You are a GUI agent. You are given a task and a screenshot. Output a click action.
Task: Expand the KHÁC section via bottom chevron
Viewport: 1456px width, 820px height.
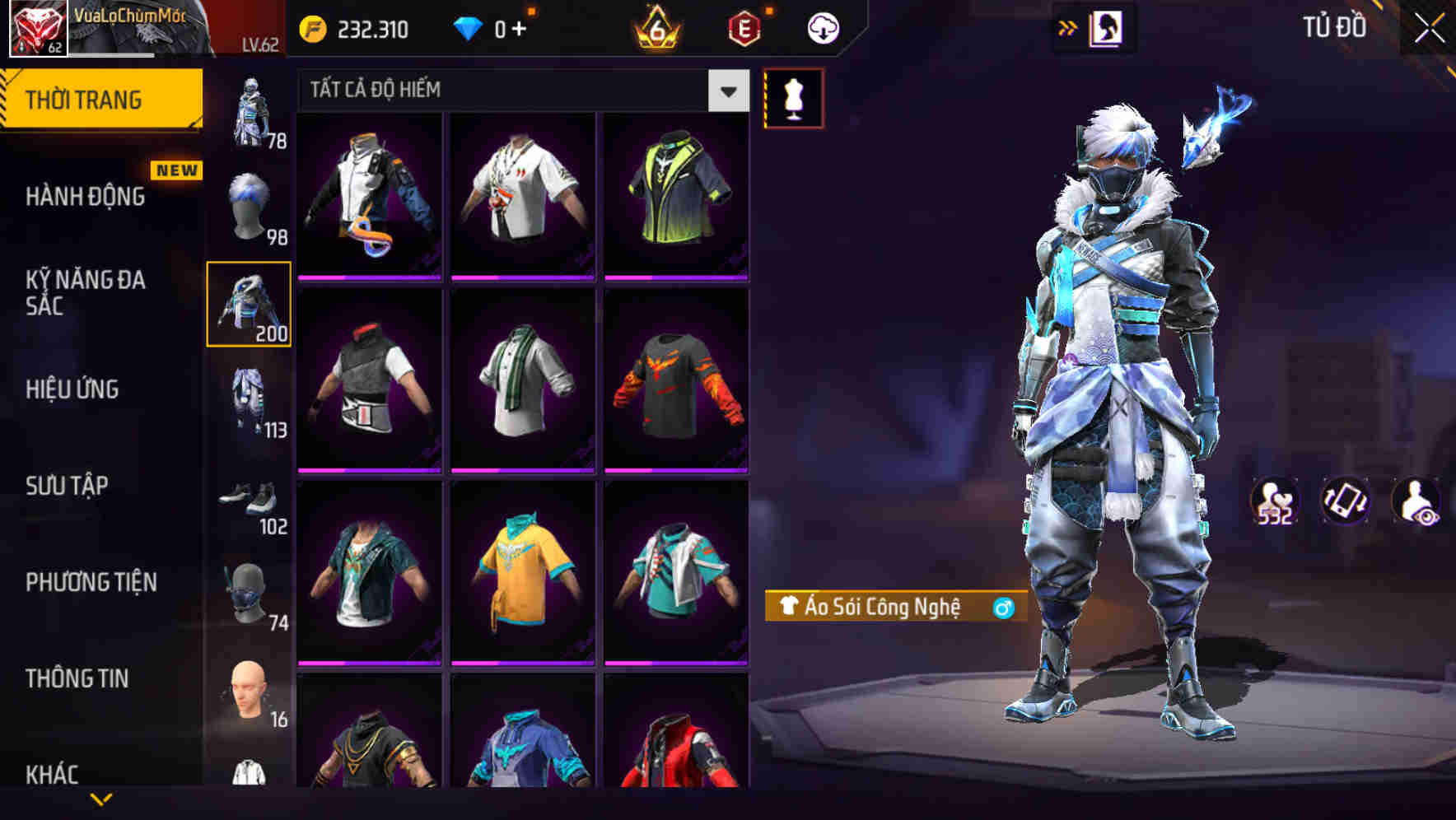100,797
